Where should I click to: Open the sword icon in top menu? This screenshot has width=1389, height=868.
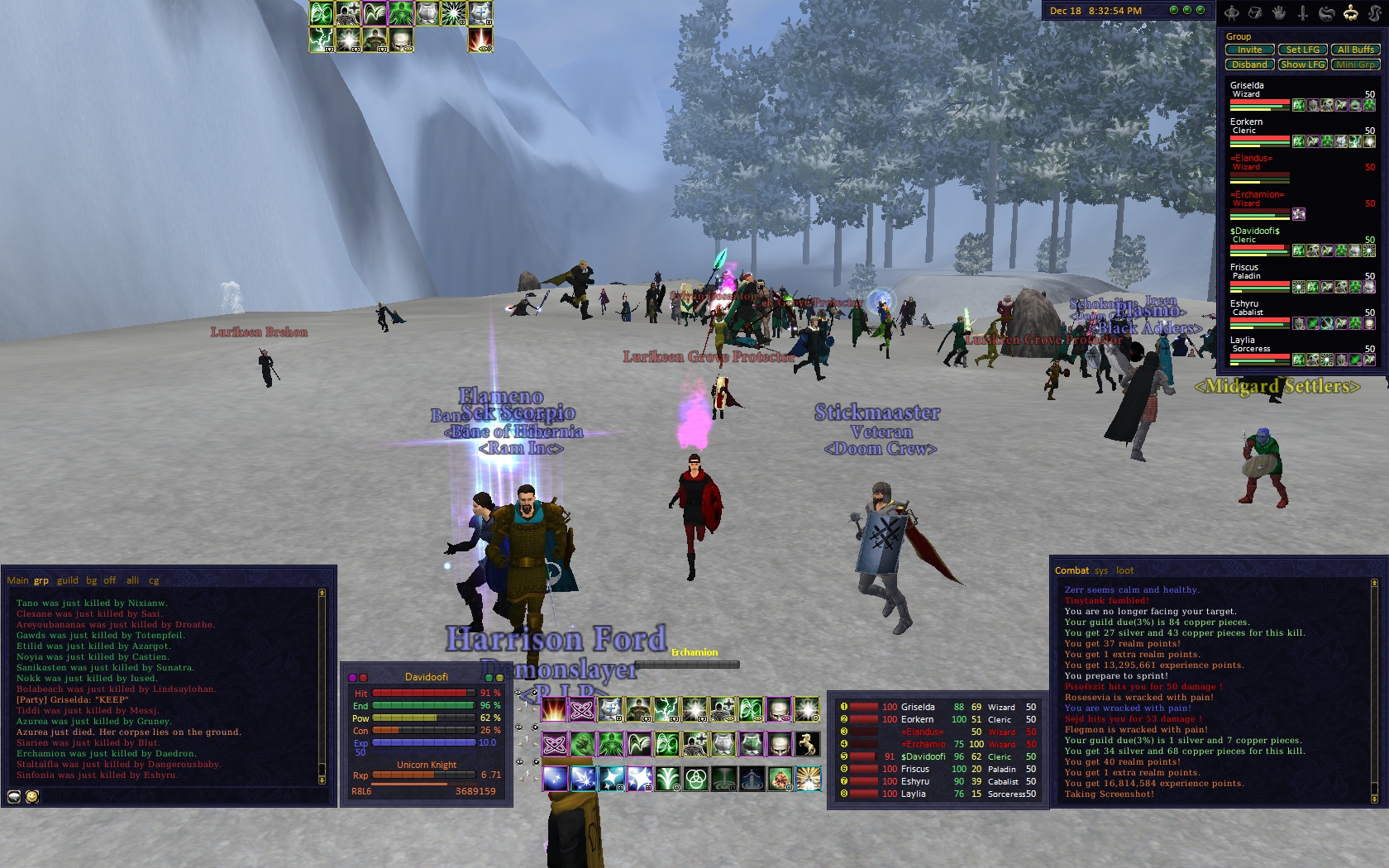(x=1302, y=12)
